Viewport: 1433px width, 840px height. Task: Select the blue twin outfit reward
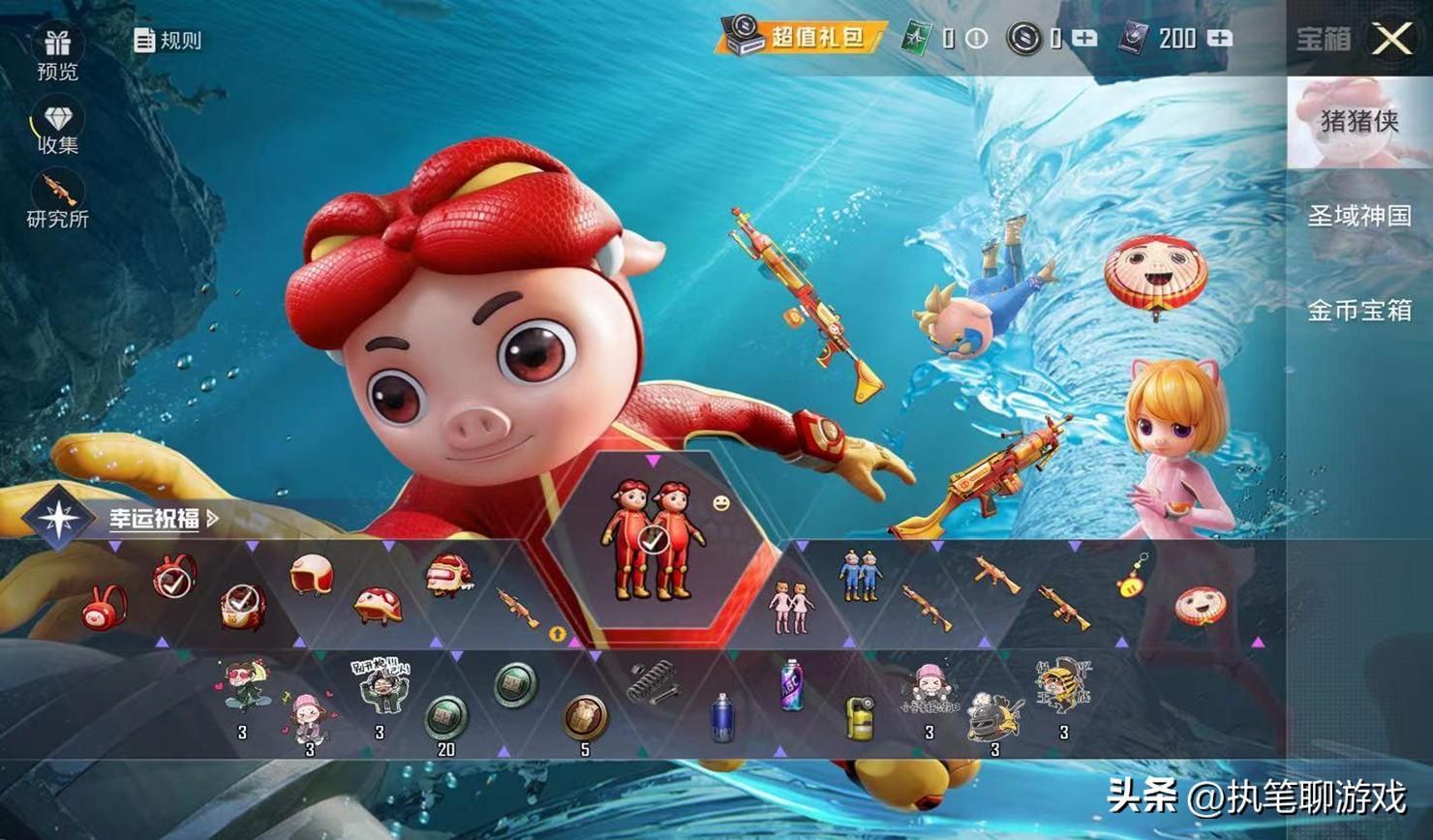pos(860,574)
